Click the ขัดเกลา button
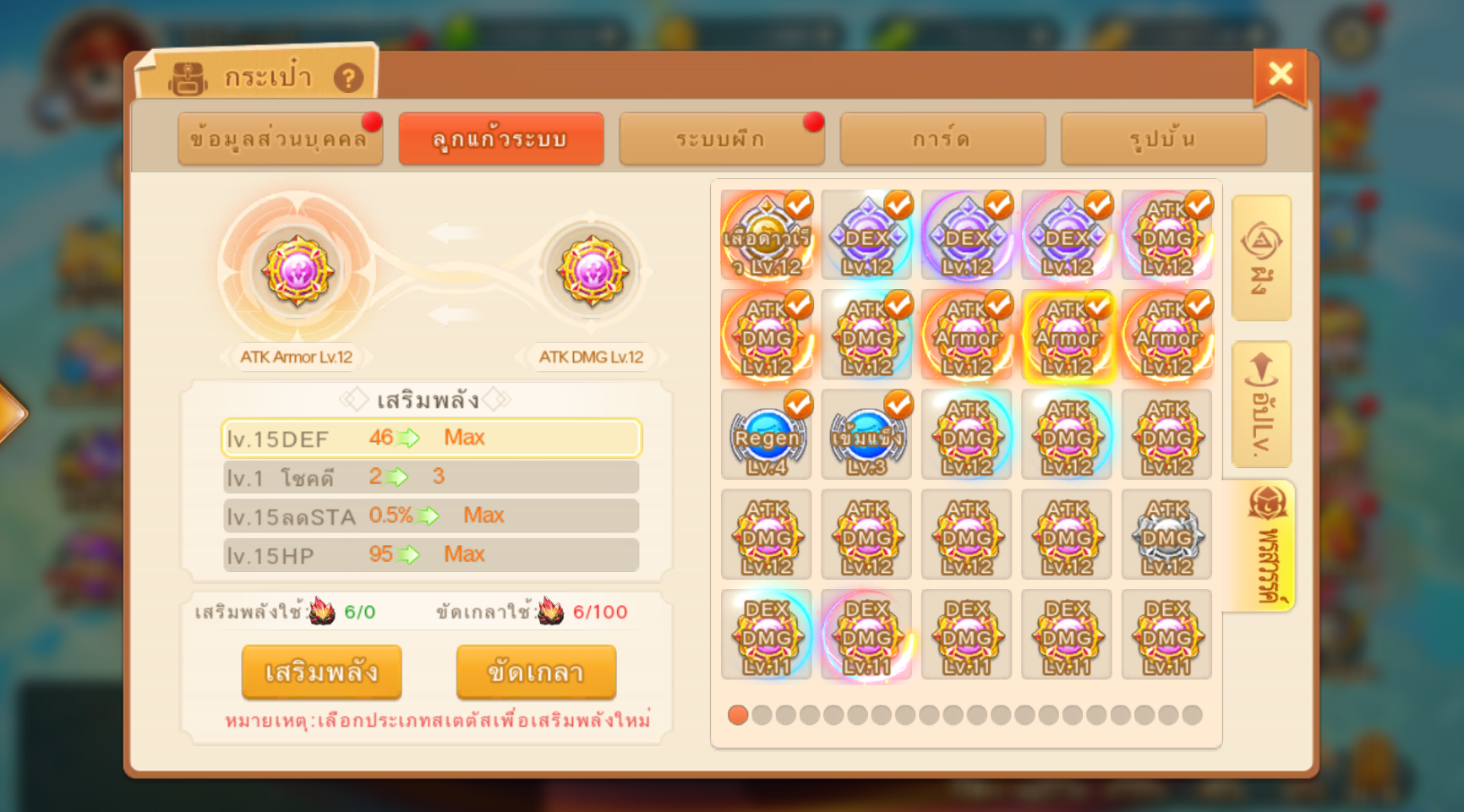Screen dimensions: 1464x812 pos(536,673)
